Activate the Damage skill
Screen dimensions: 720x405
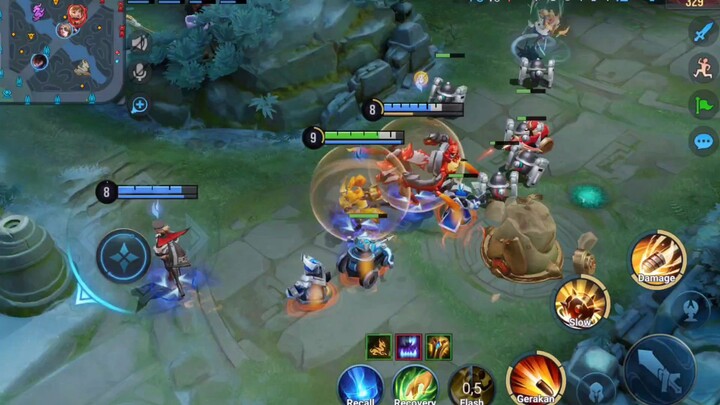(x=657, y=258)
